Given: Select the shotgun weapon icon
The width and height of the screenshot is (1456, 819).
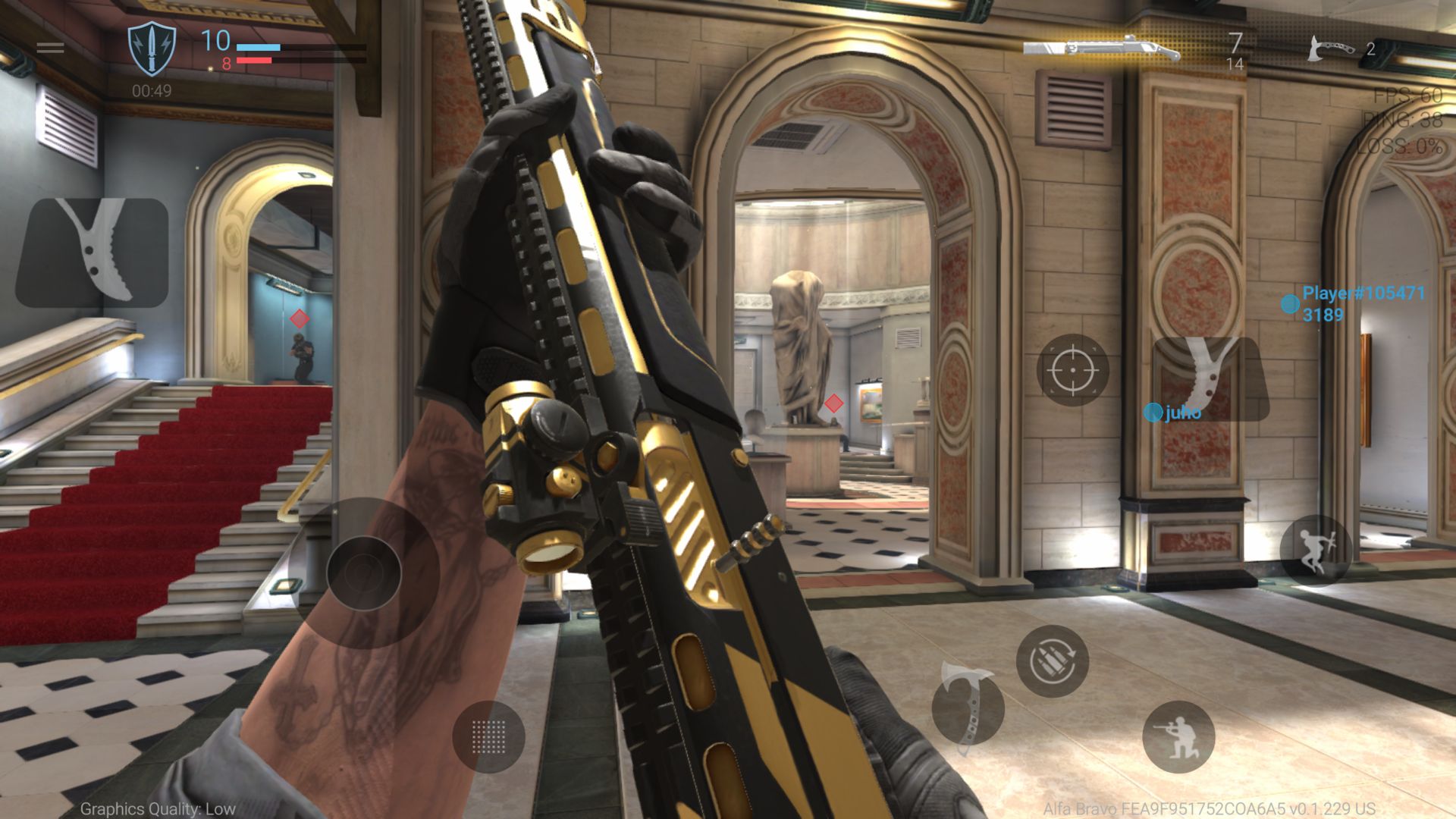Looking at the screenshot, I should 1101,49.
